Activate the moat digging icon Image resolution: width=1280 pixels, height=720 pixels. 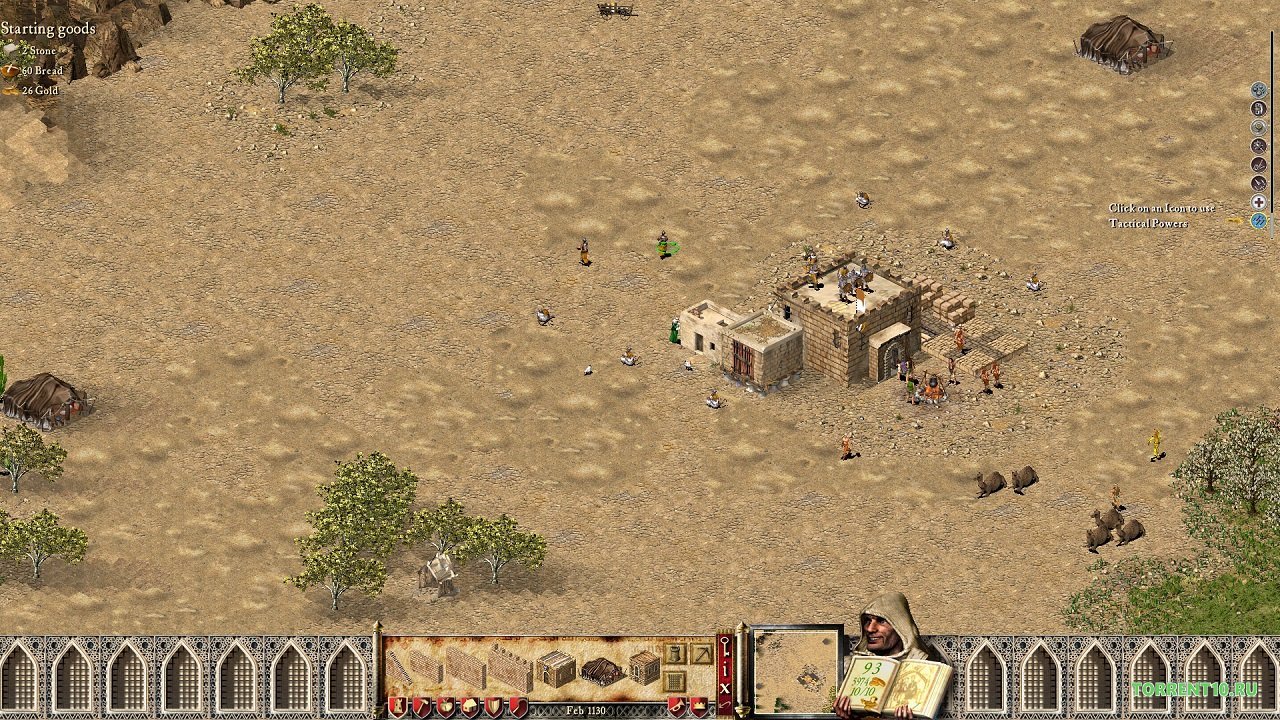700,653
